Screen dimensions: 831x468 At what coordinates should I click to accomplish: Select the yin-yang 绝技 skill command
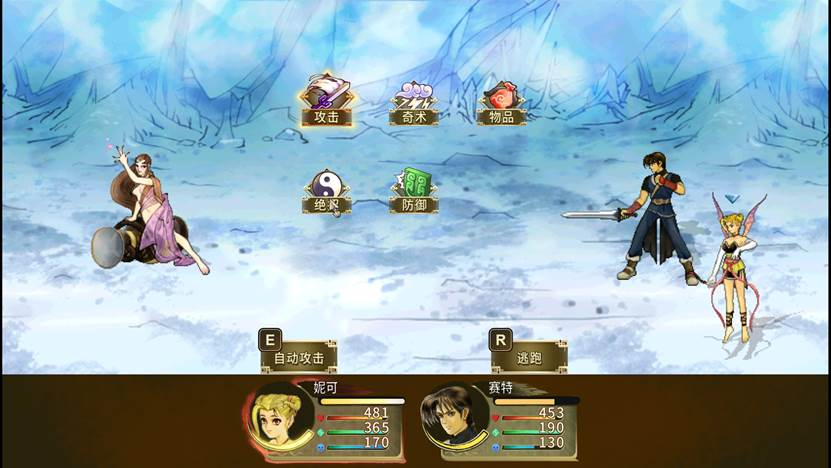coord(327,190)
